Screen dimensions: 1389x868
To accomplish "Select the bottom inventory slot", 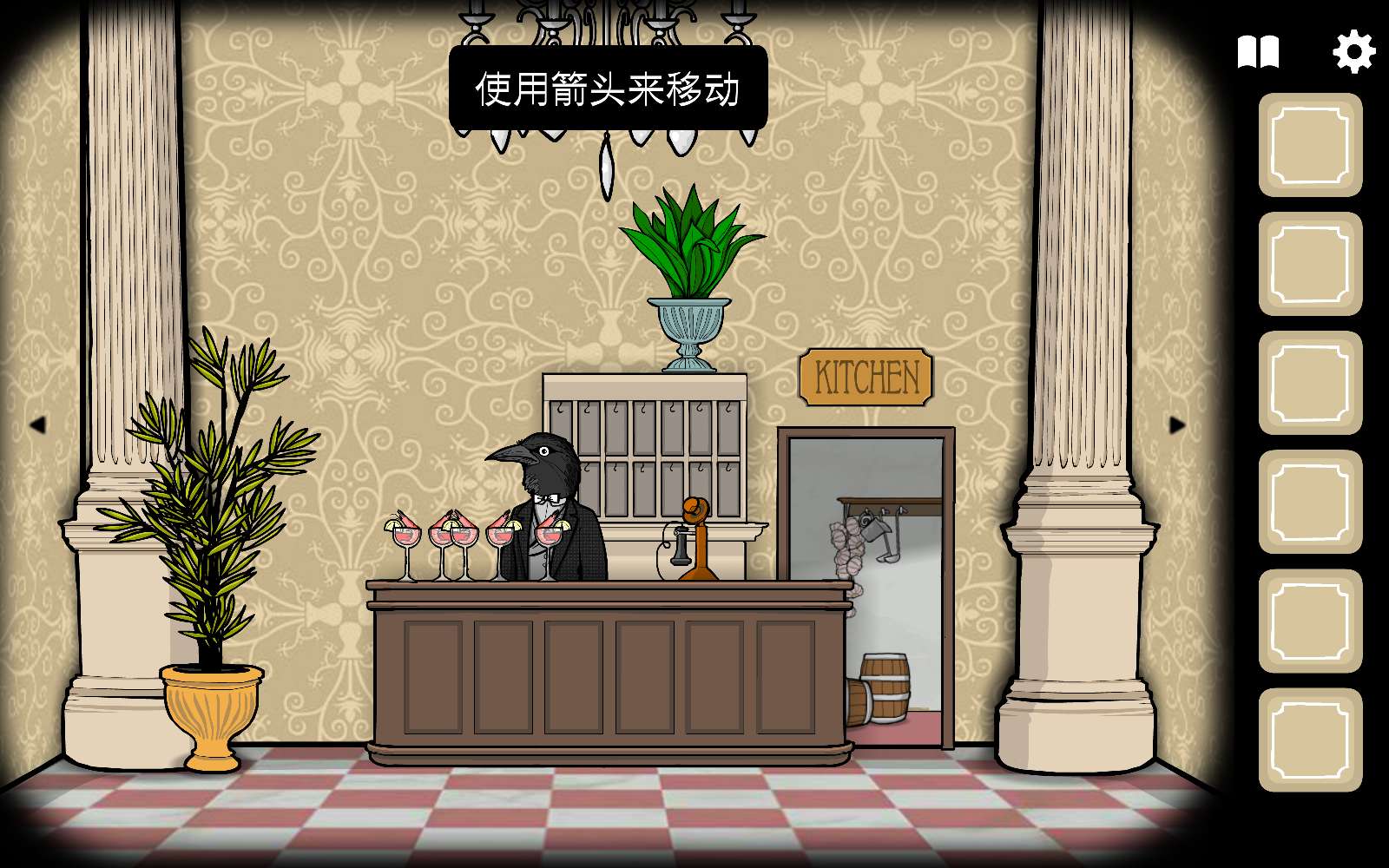I will pyautogui.click(x=1313, y=738).
